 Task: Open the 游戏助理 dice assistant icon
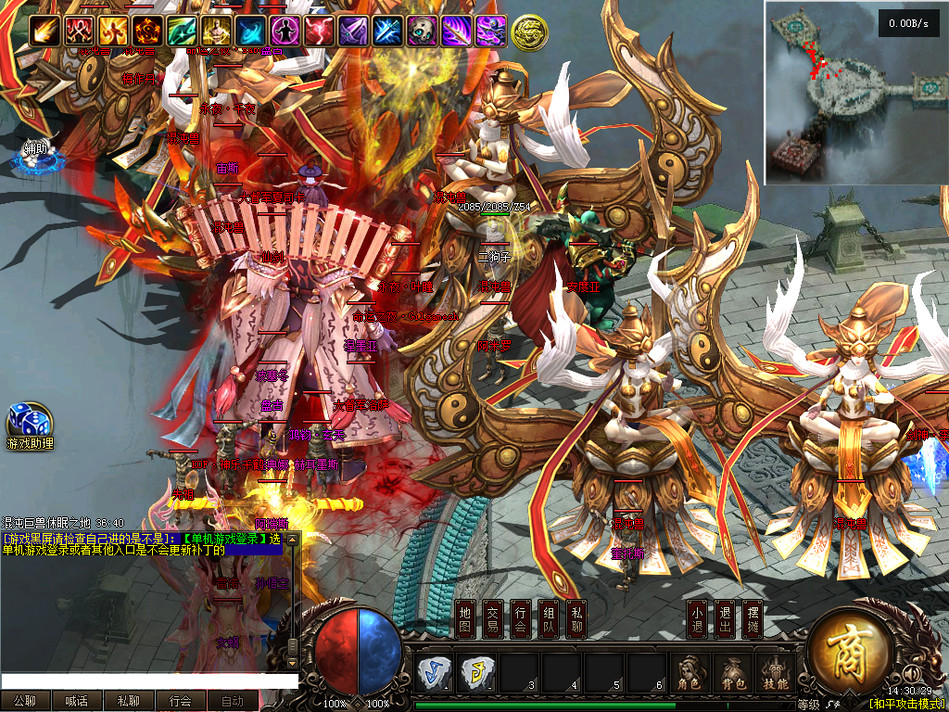(x=27, y=426)
